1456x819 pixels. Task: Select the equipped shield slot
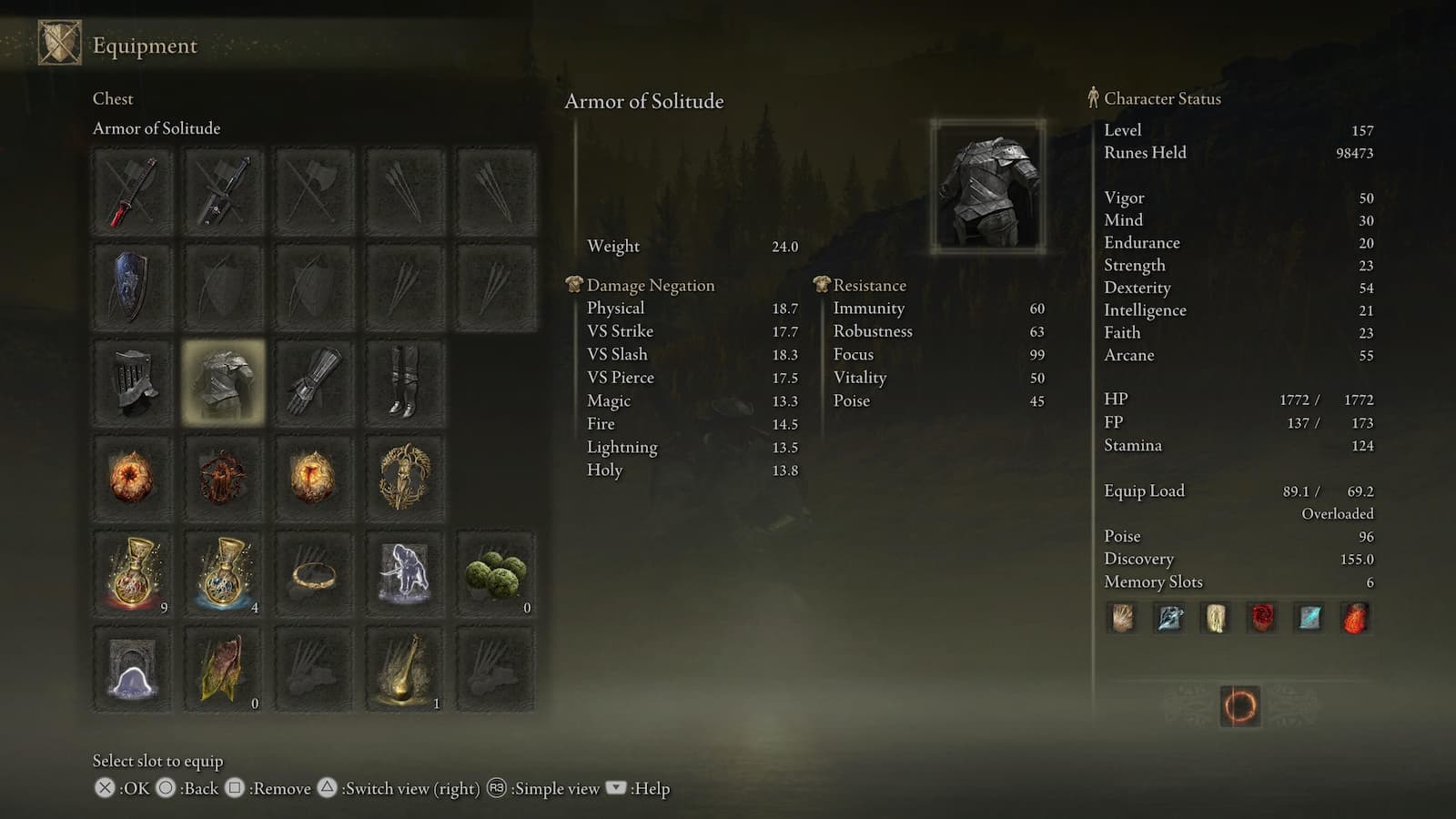coord(132,287)
